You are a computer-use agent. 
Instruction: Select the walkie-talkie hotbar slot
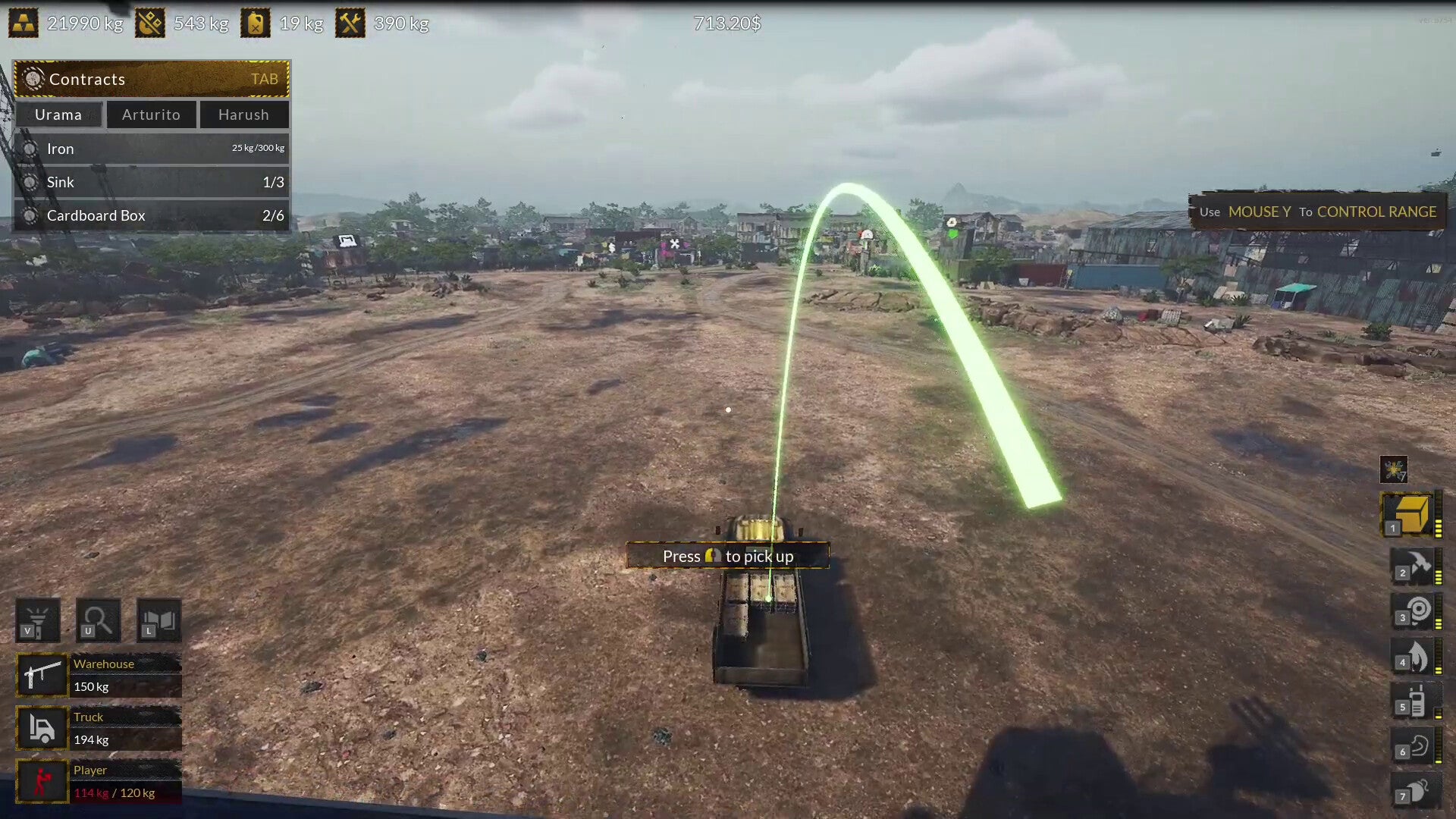pyautogui.click(x=1415, y=701)
